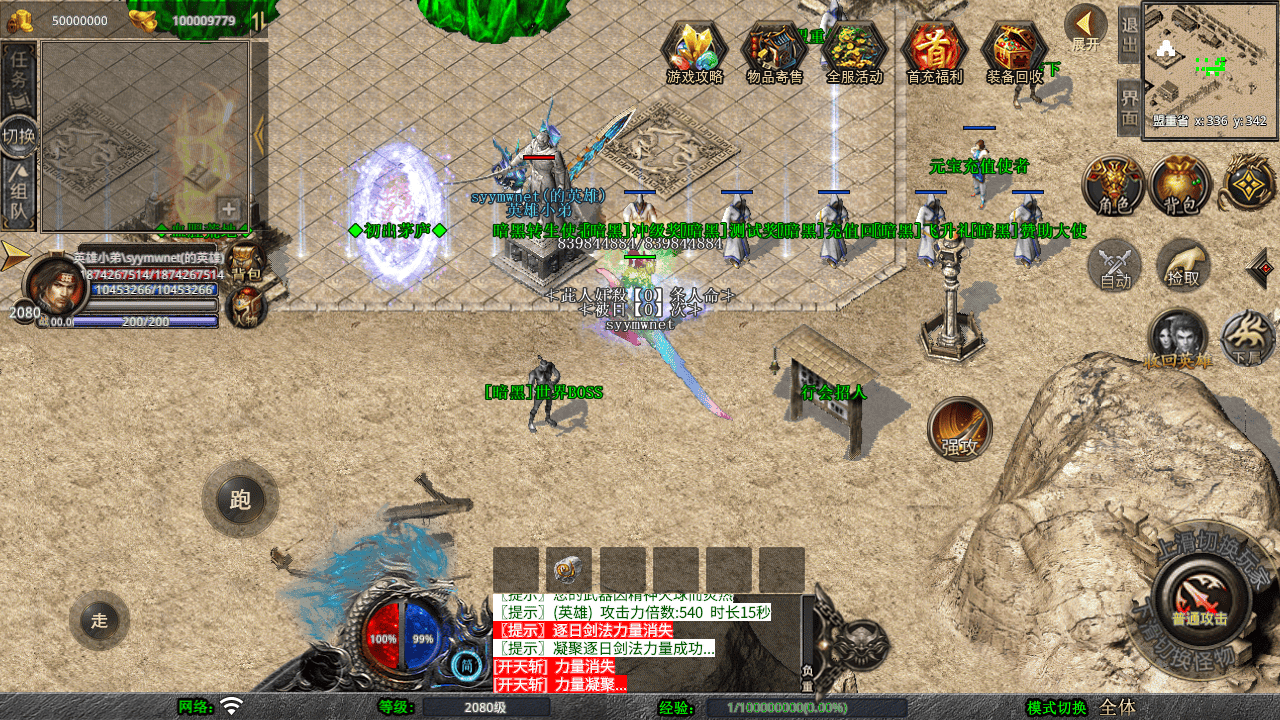Screen dimensions: 1280x720
Task: Tap the 走 walk button
Action: pos(99,620)
